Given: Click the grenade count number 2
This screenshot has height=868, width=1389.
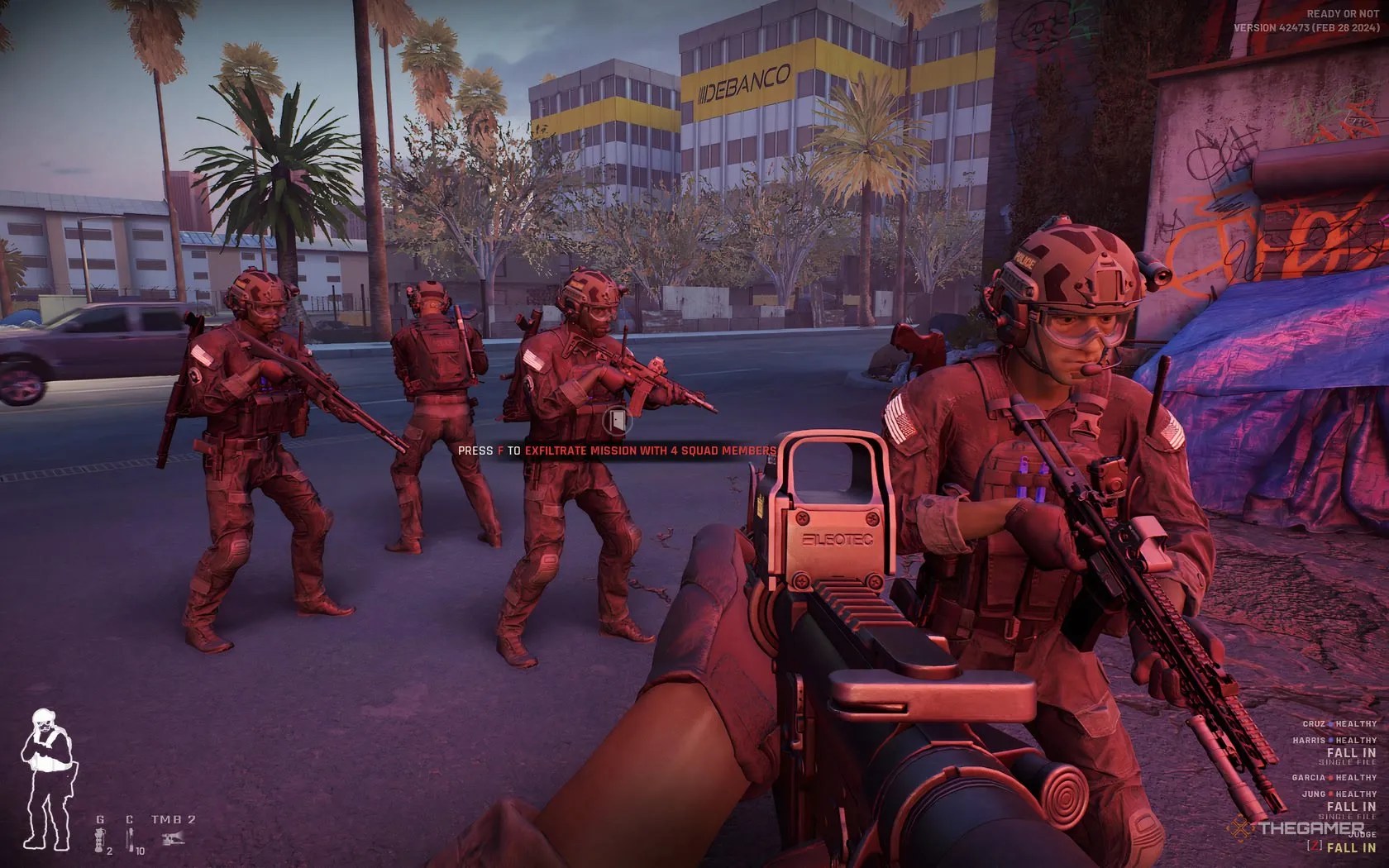Looking at the screenshot, I should pos(108,852).
